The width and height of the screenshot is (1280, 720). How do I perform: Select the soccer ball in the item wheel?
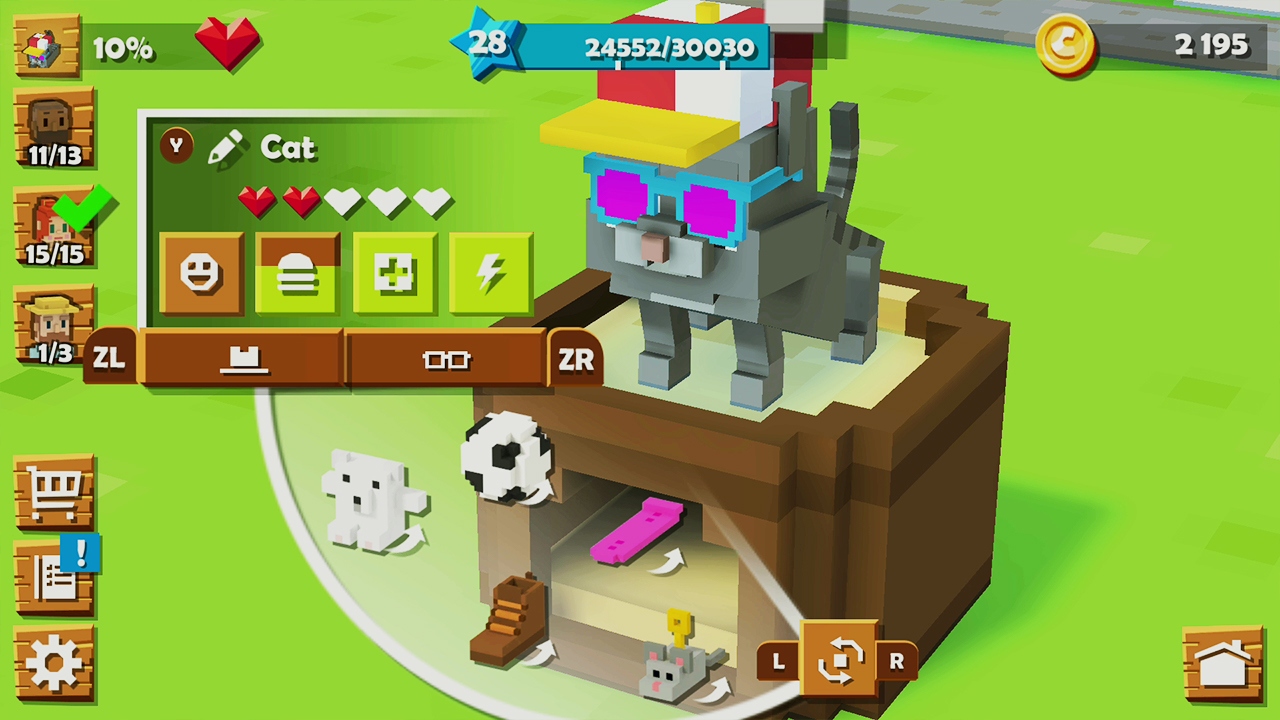(504, 457)
